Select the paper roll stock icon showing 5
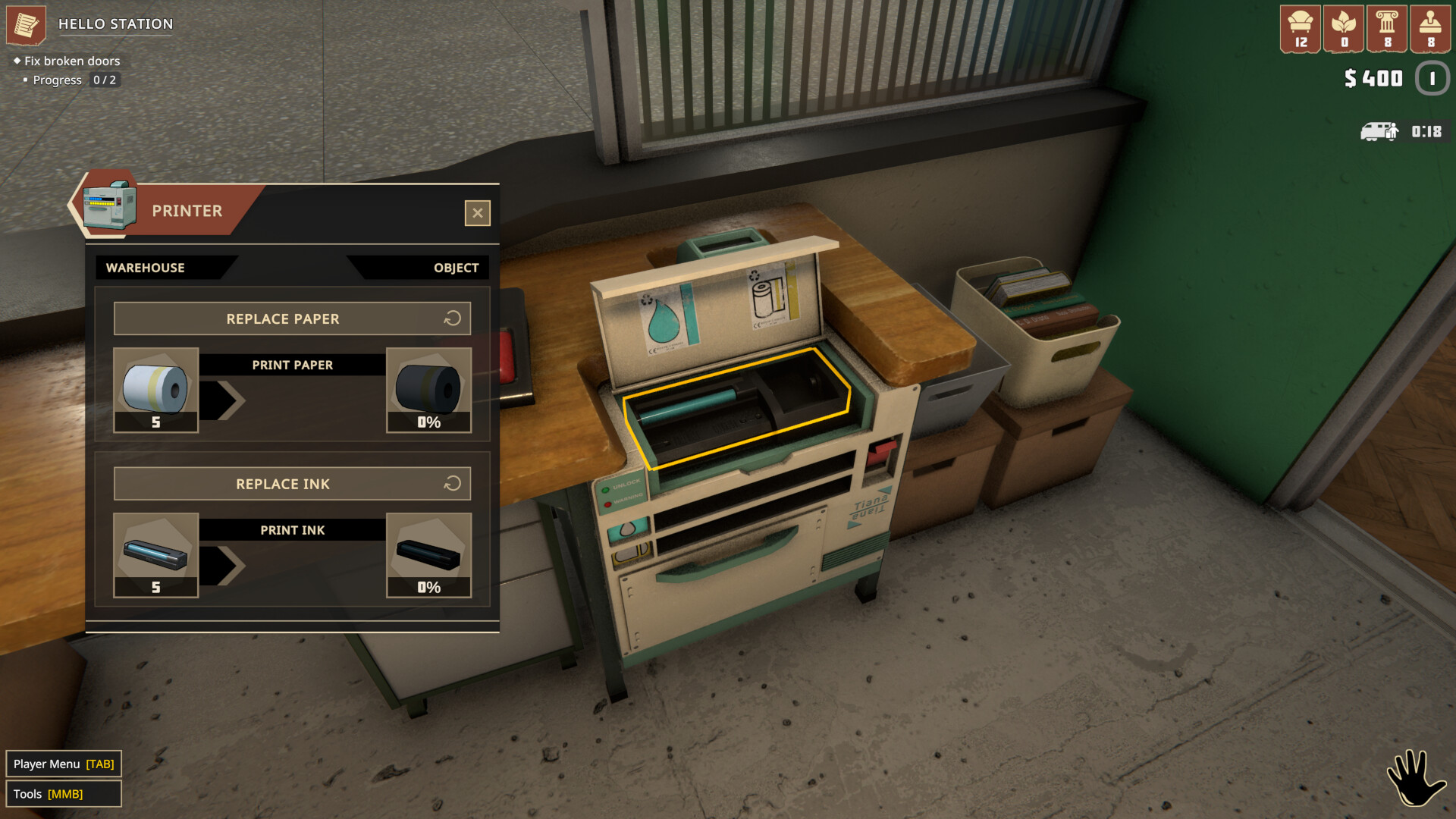The width and height of the screenshot is (1456, 819). (x=155, y=388)
